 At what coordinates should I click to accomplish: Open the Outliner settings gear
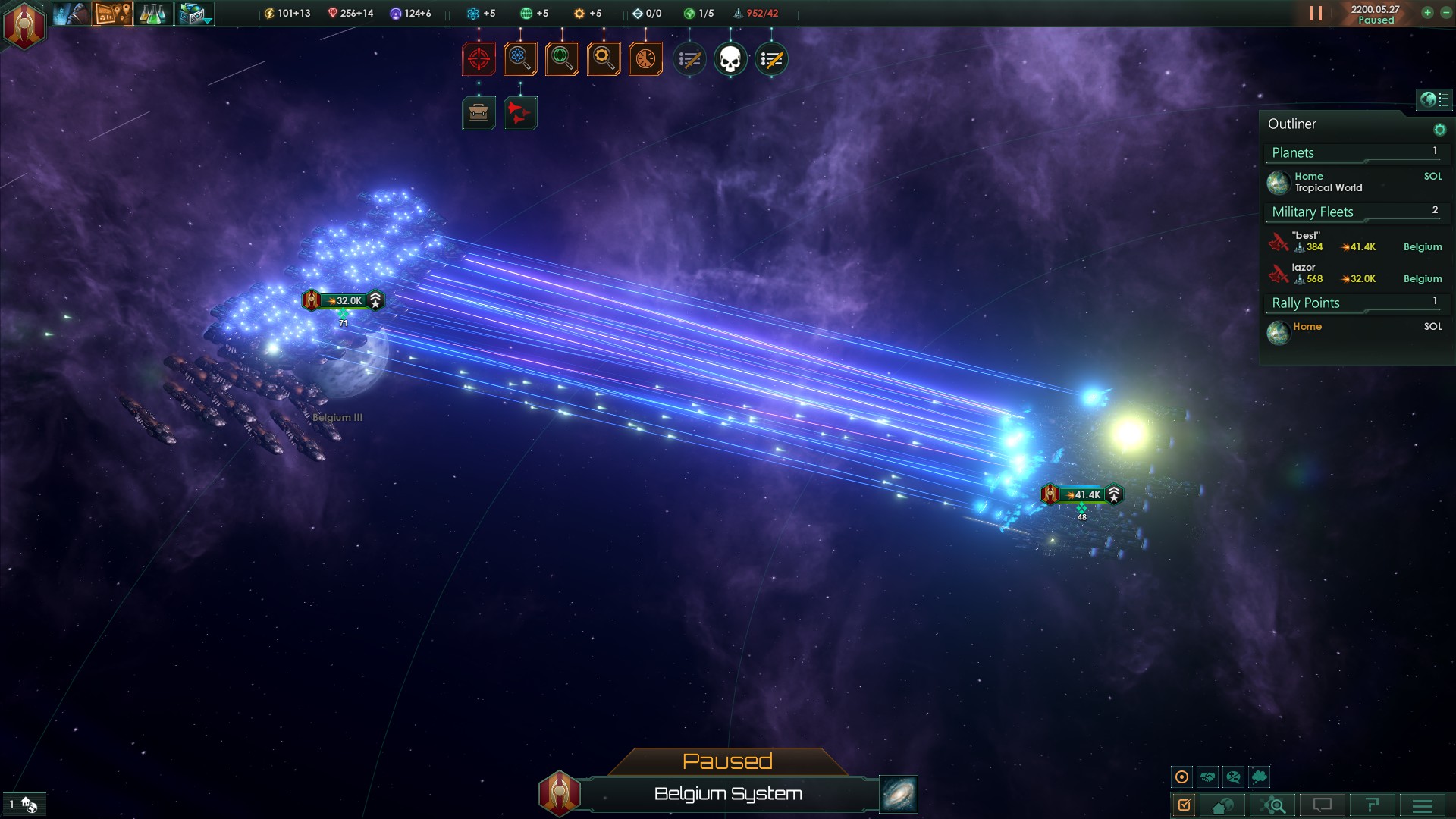(x=1439, y=130)
